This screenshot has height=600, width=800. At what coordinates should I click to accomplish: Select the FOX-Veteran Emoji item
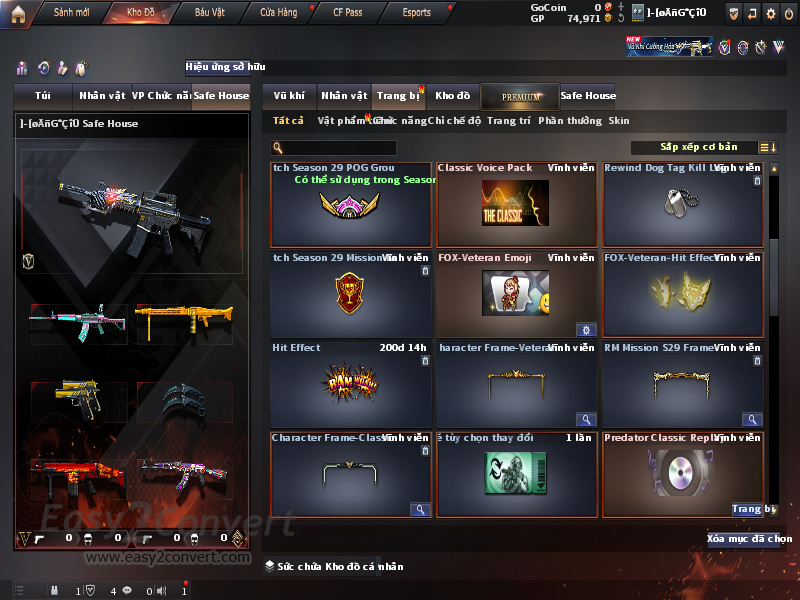516,294
